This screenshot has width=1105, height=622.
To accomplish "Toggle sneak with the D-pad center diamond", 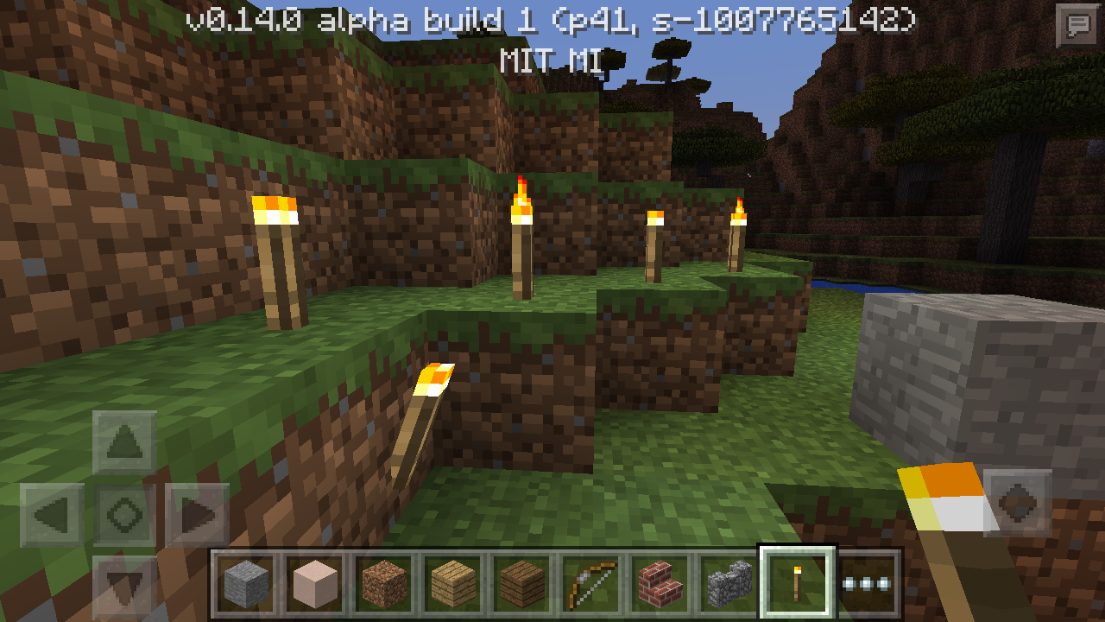I will pos(125,516).
